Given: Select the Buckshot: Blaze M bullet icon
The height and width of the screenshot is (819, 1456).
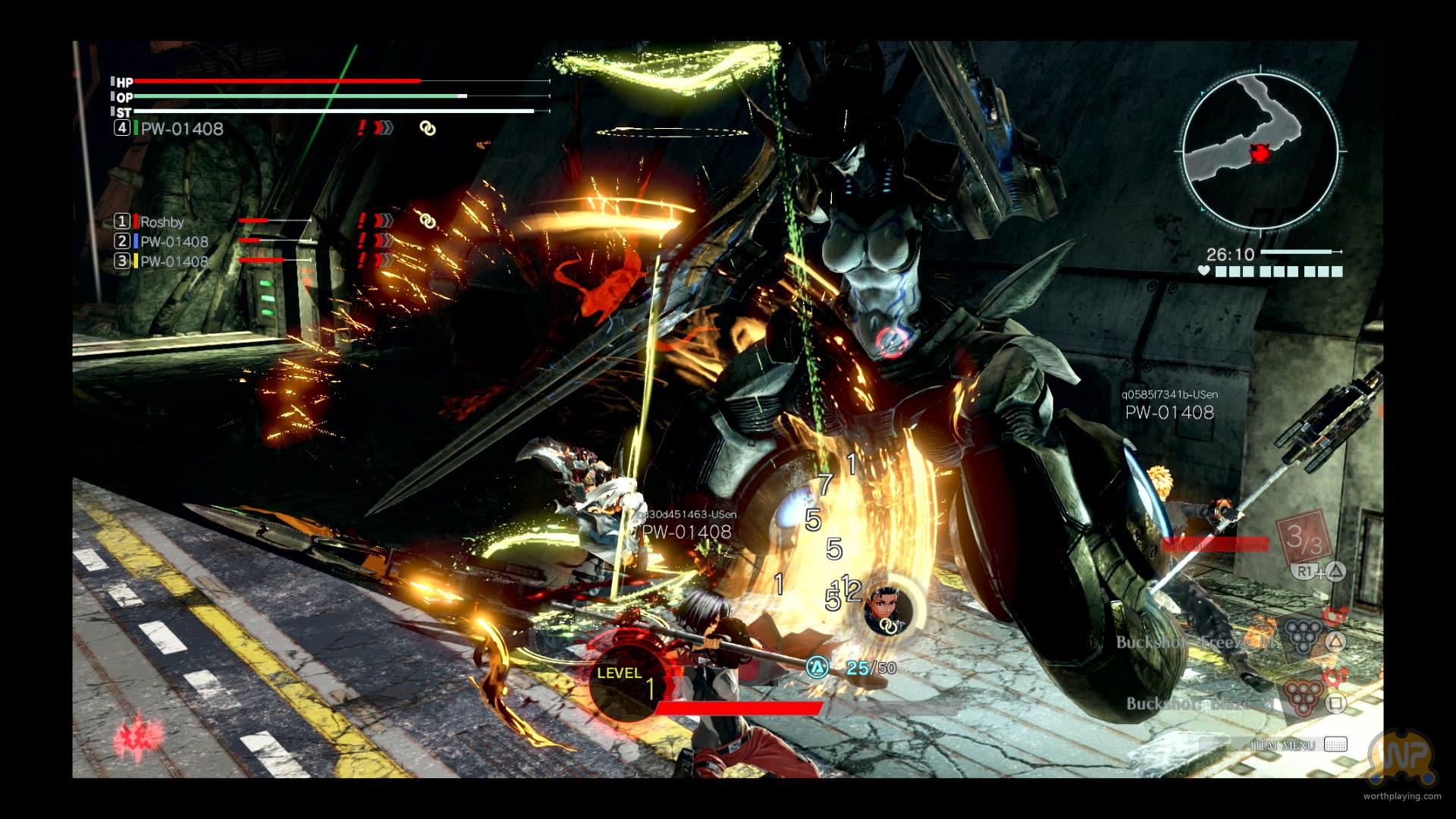Looking at the screenshot, I should 1303,699.
